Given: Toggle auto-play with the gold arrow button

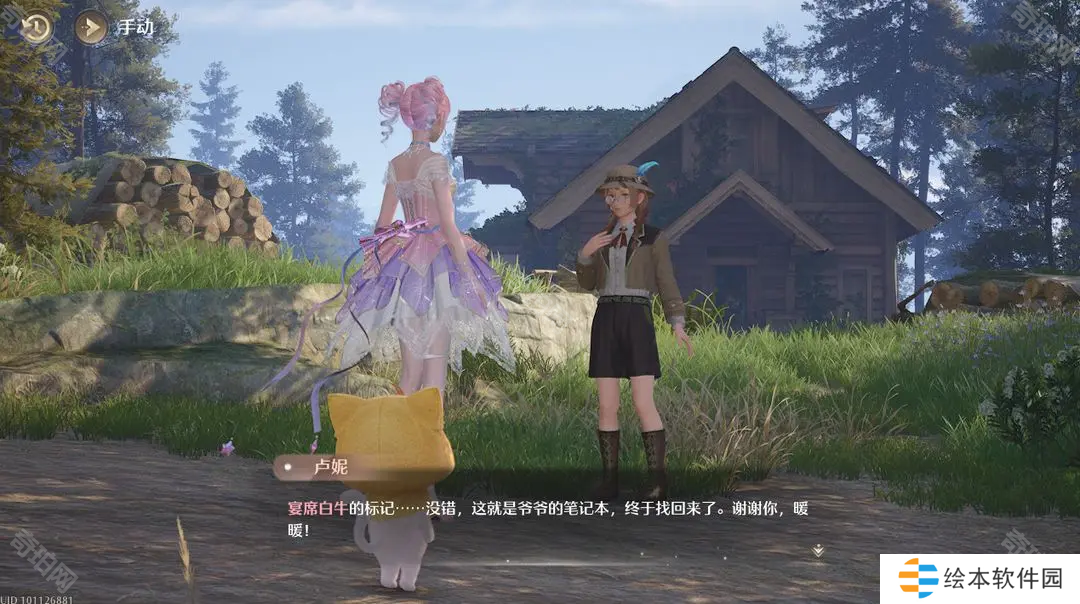Looking at the screenshot, I should (92, 27).
